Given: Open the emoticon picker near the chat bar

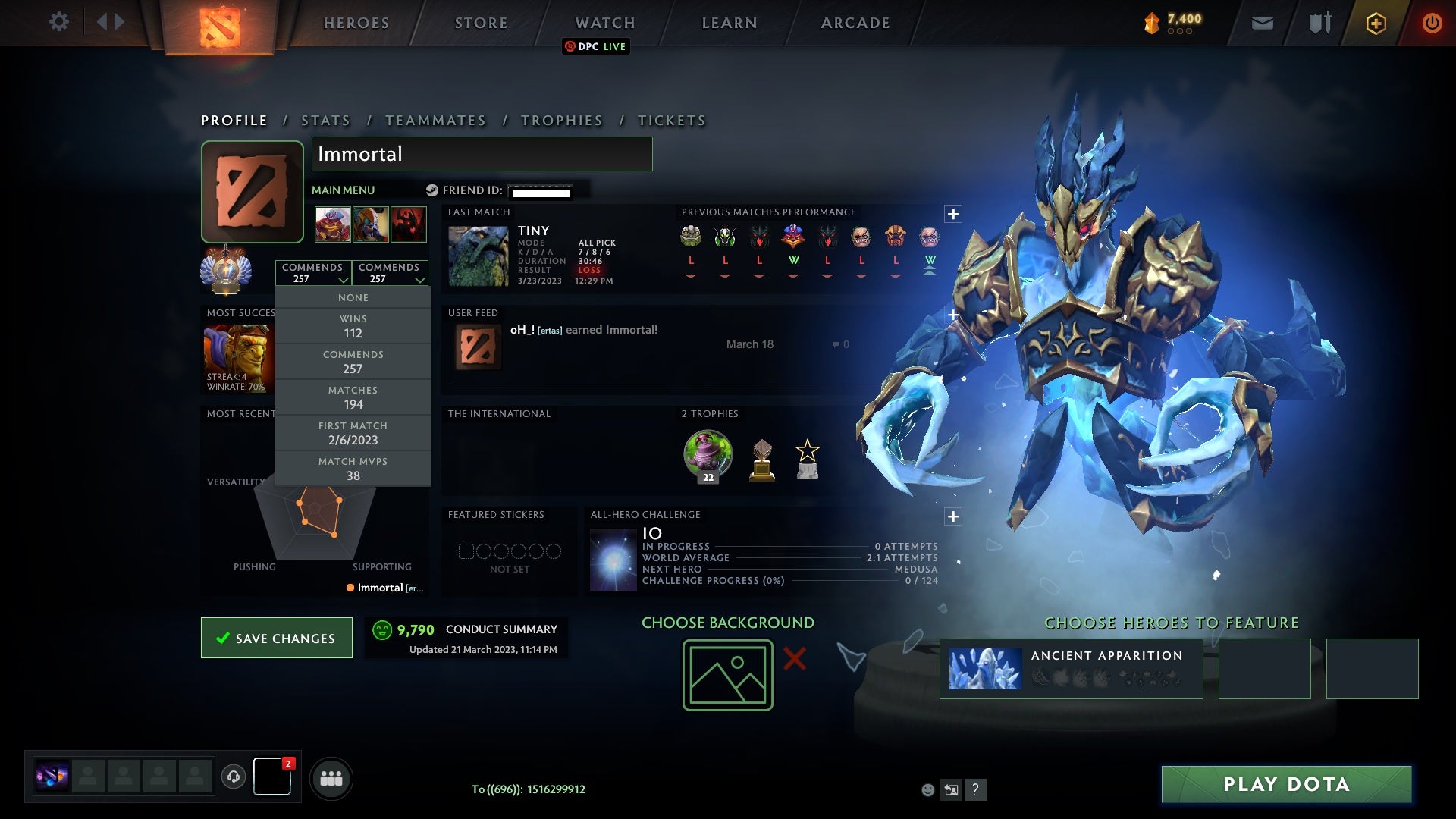Looking at the screenshot, I should (x=927, y=789).
